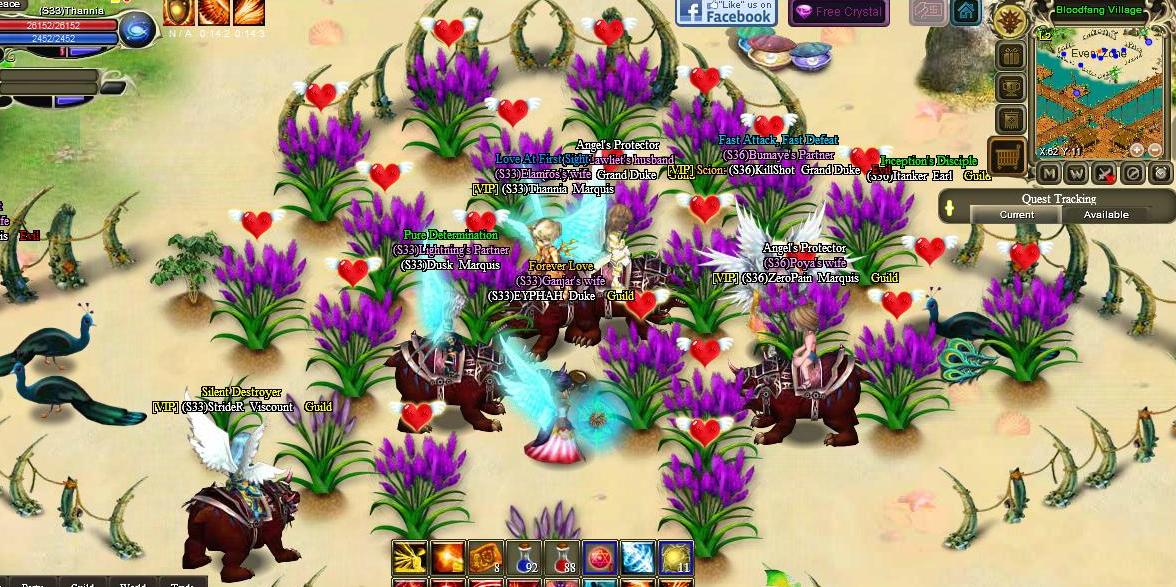Open the map with the M button
The width and height of the screenshot is (1176, 587).
pyautogui.click(x=1048, y=173)
